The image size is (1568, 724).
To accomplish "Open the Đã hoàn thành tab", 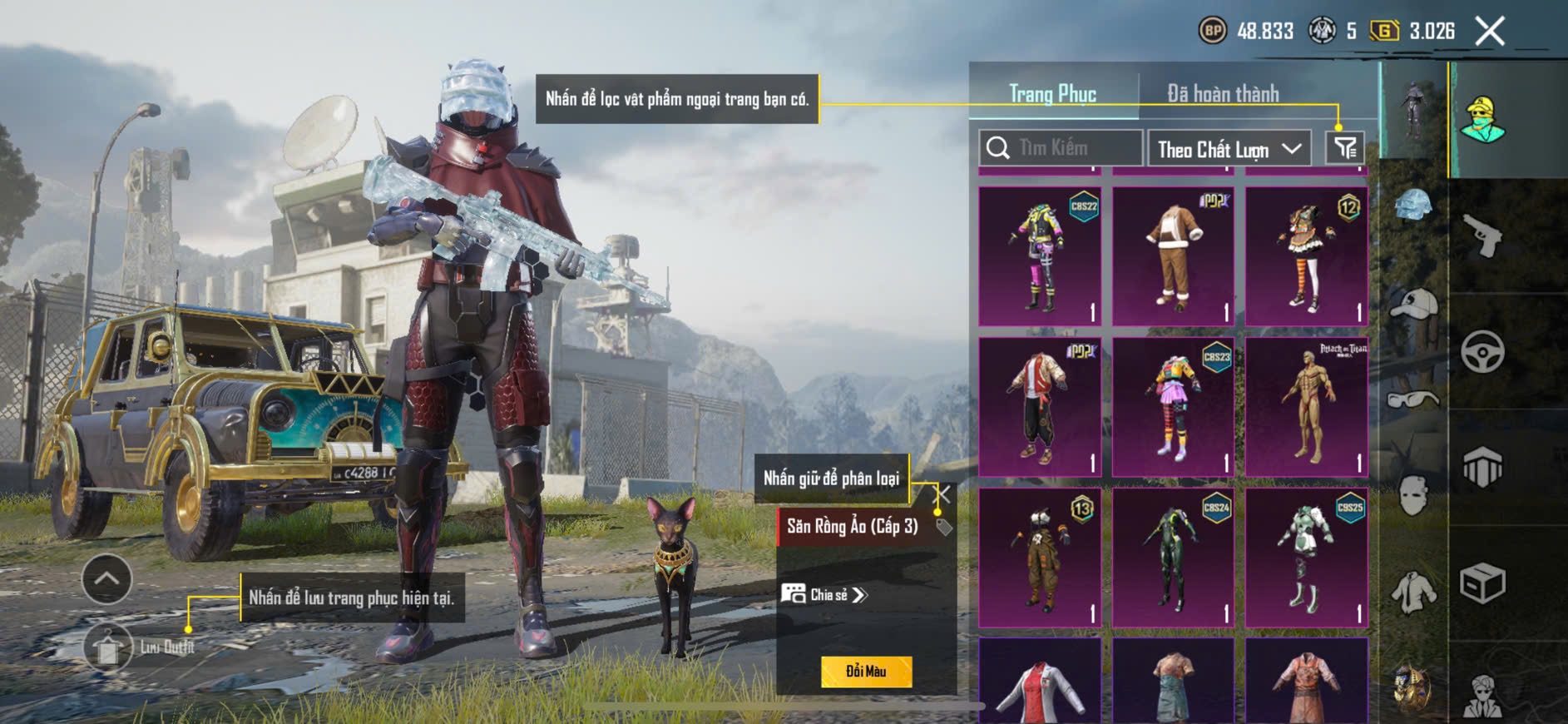I will (1222, 94).
